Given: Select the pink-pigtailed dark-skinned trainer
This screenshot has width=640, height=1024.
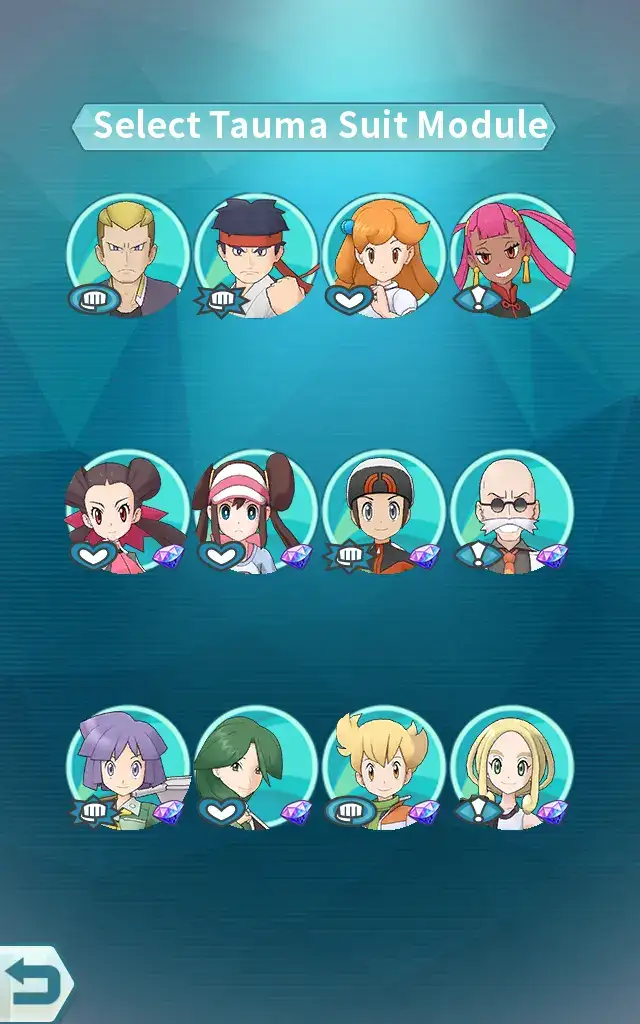Looking at the screenshot, I should [512, 256].
